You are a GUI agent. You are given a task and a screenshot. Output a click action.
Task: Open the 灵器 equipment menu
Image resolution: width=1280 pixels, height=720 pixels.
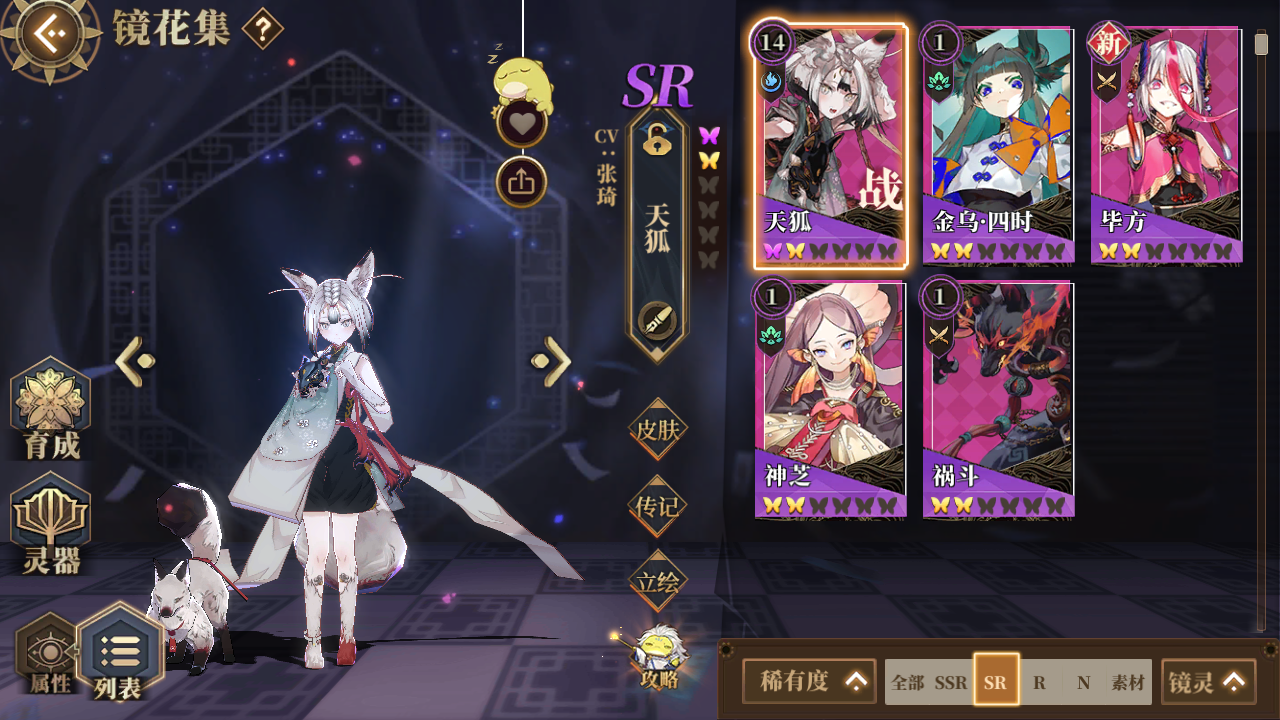(x=51, y=527)
